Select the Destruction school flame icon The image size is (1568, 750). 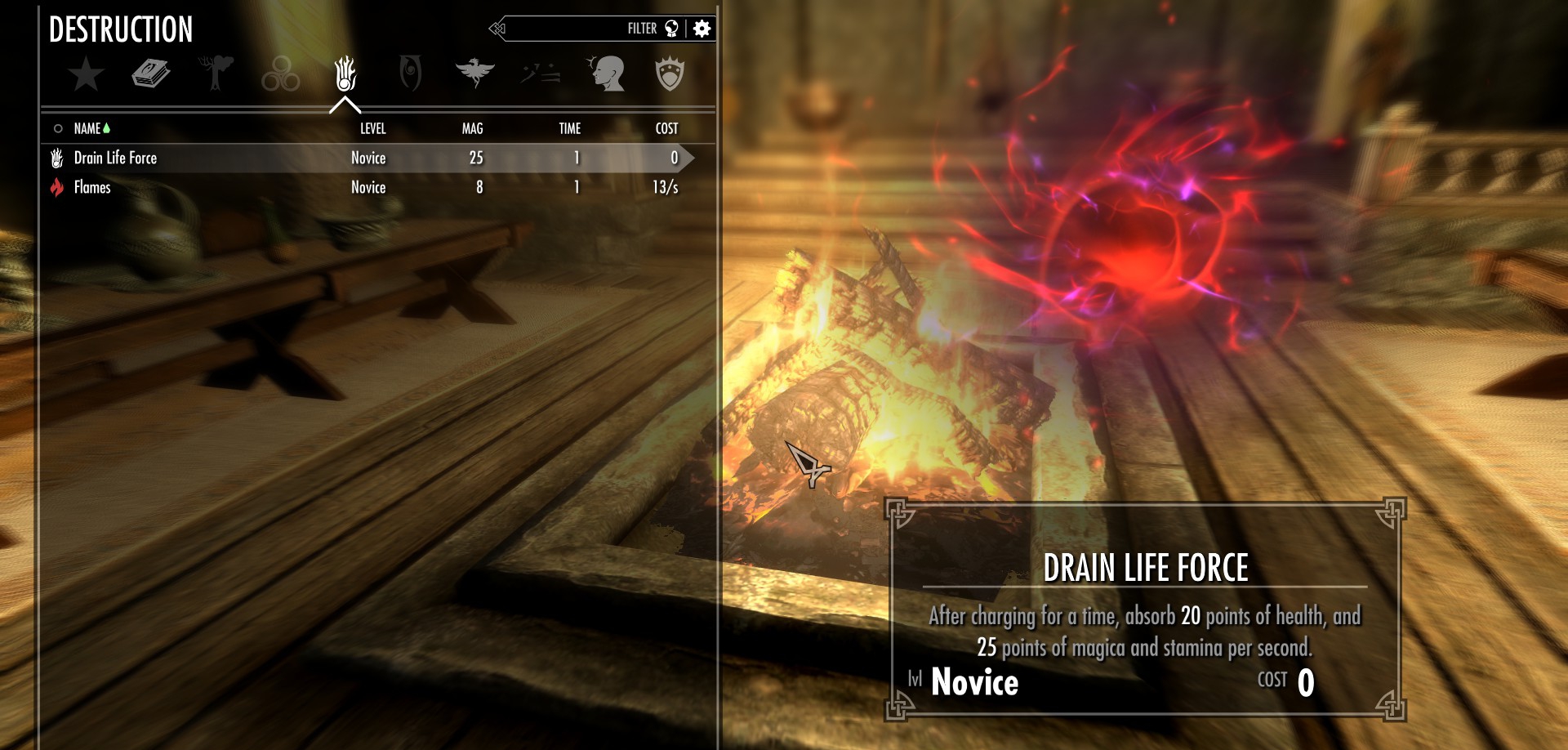point(345,74)
